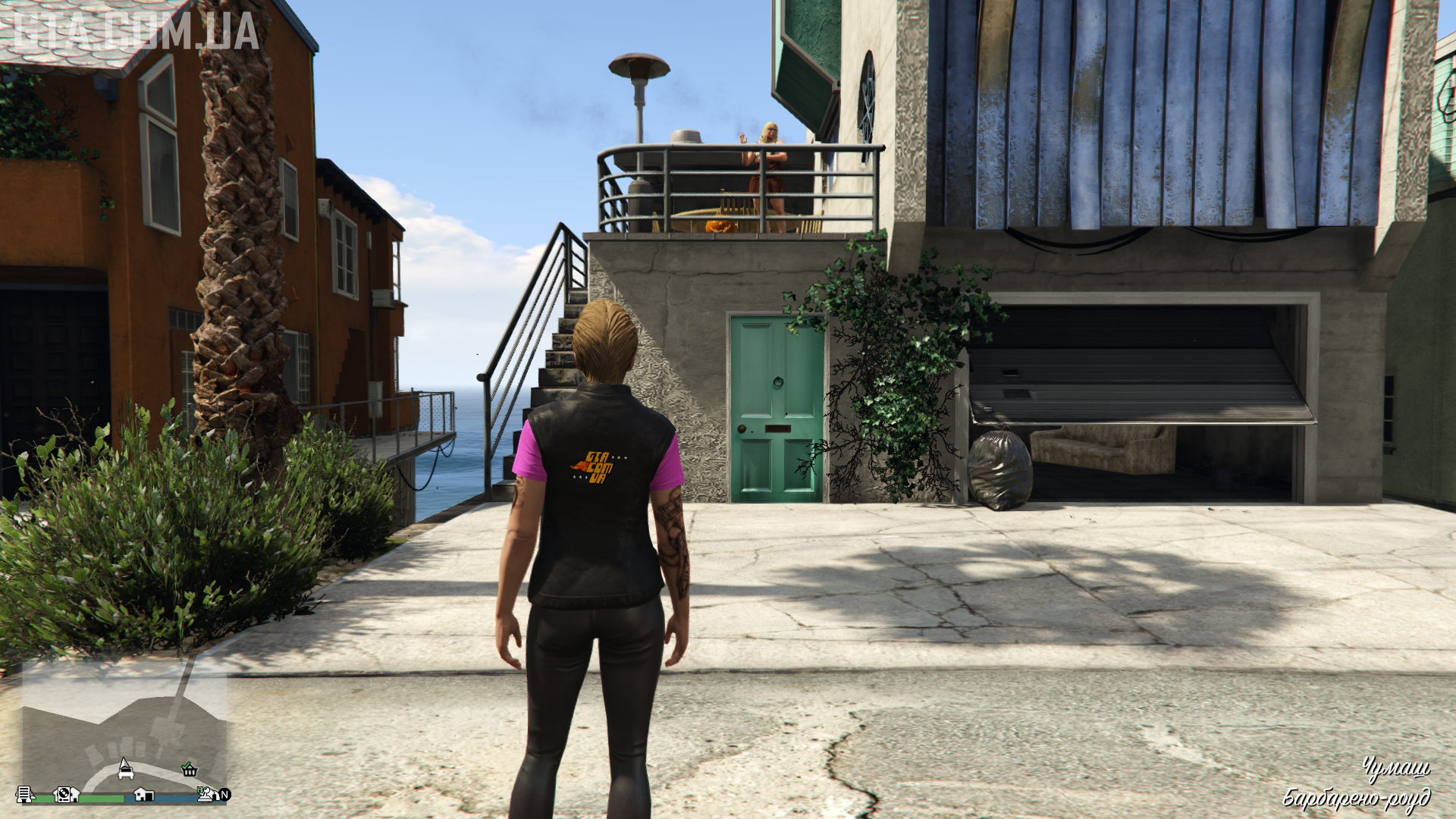Click the store basket blip with checkmark

tap(190, 770)
